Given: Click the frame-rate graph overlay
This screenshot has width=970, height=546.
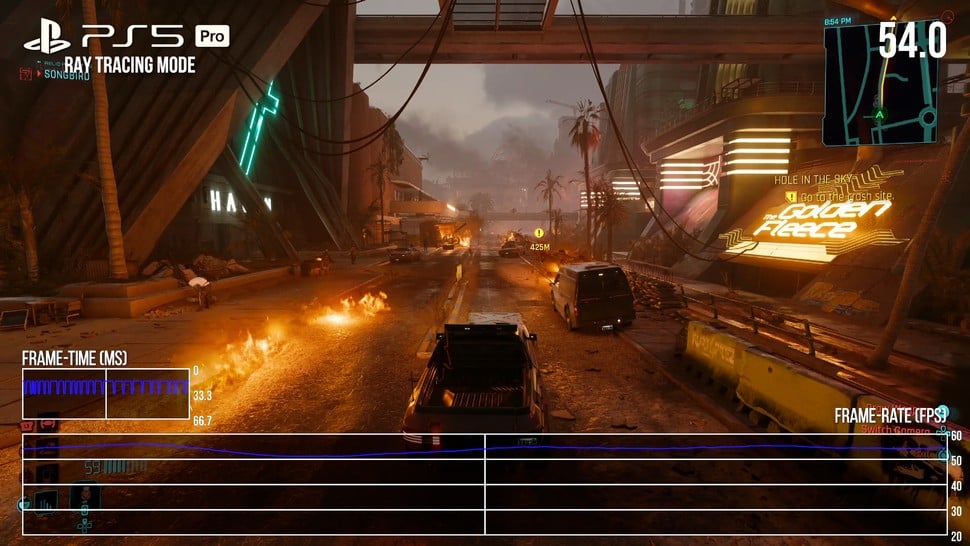Looking at the screenshot, I should 484,483.
